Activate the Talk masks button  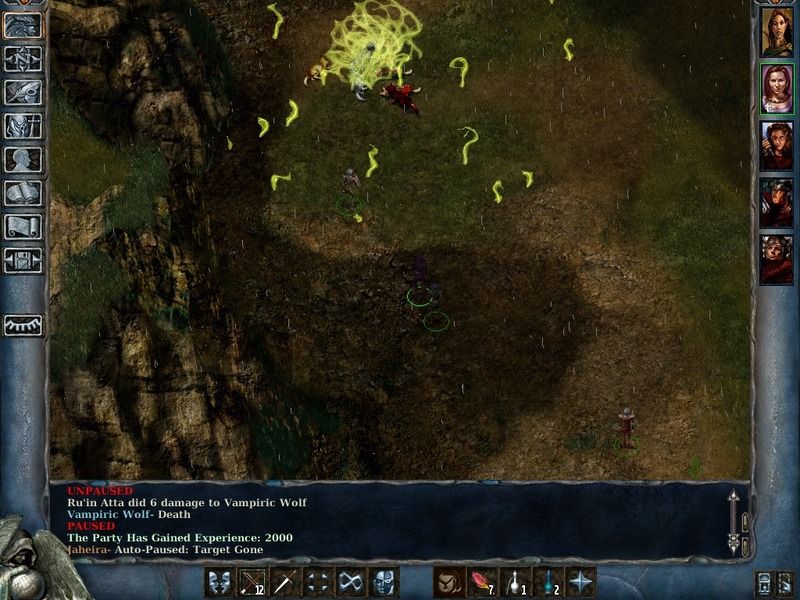pyautogui.click(x=220, y=581)
